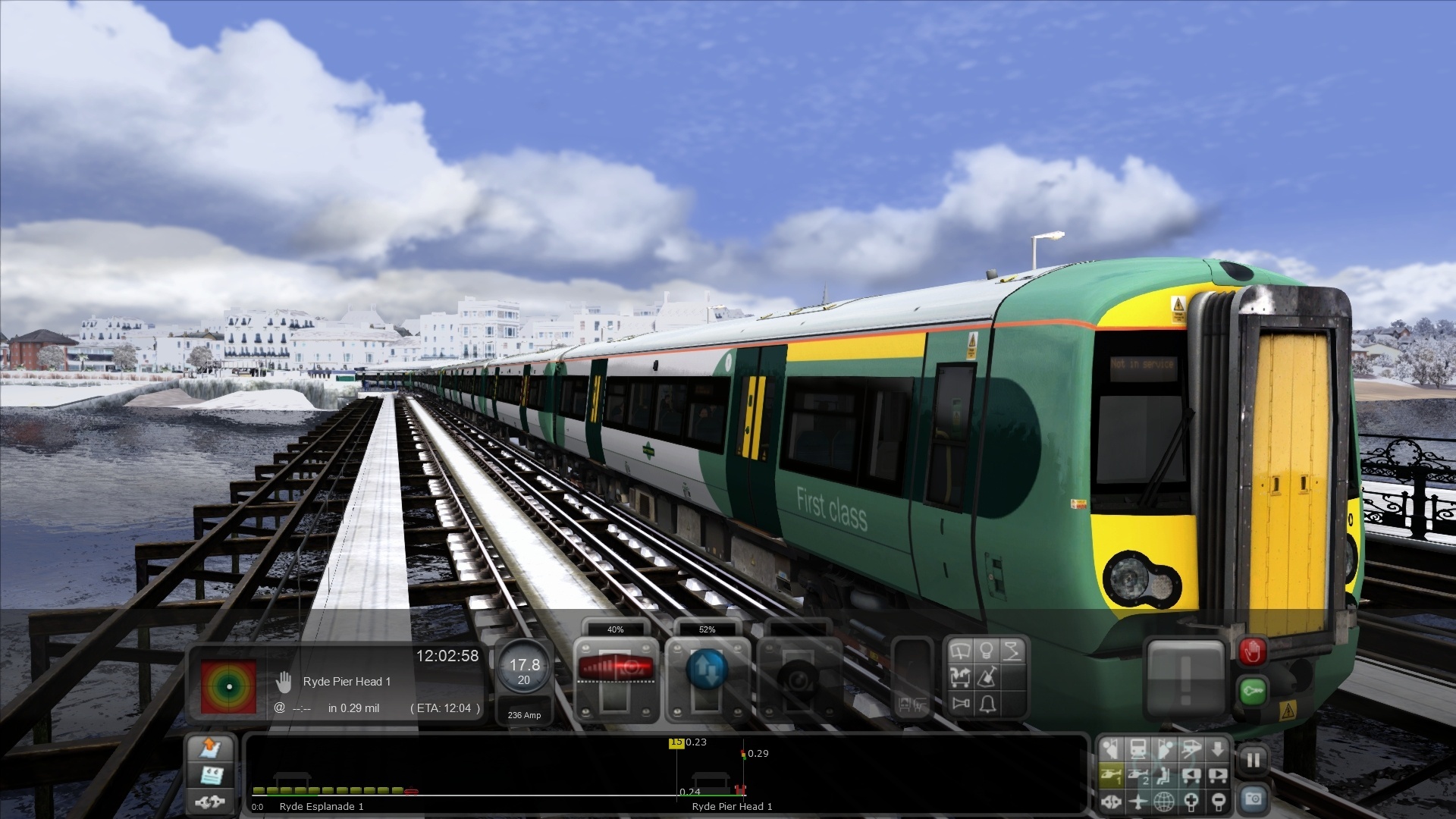Switch to free helicopter camera 2
This screenshot has height=819, width=1456.
(x=1139, y=776)
